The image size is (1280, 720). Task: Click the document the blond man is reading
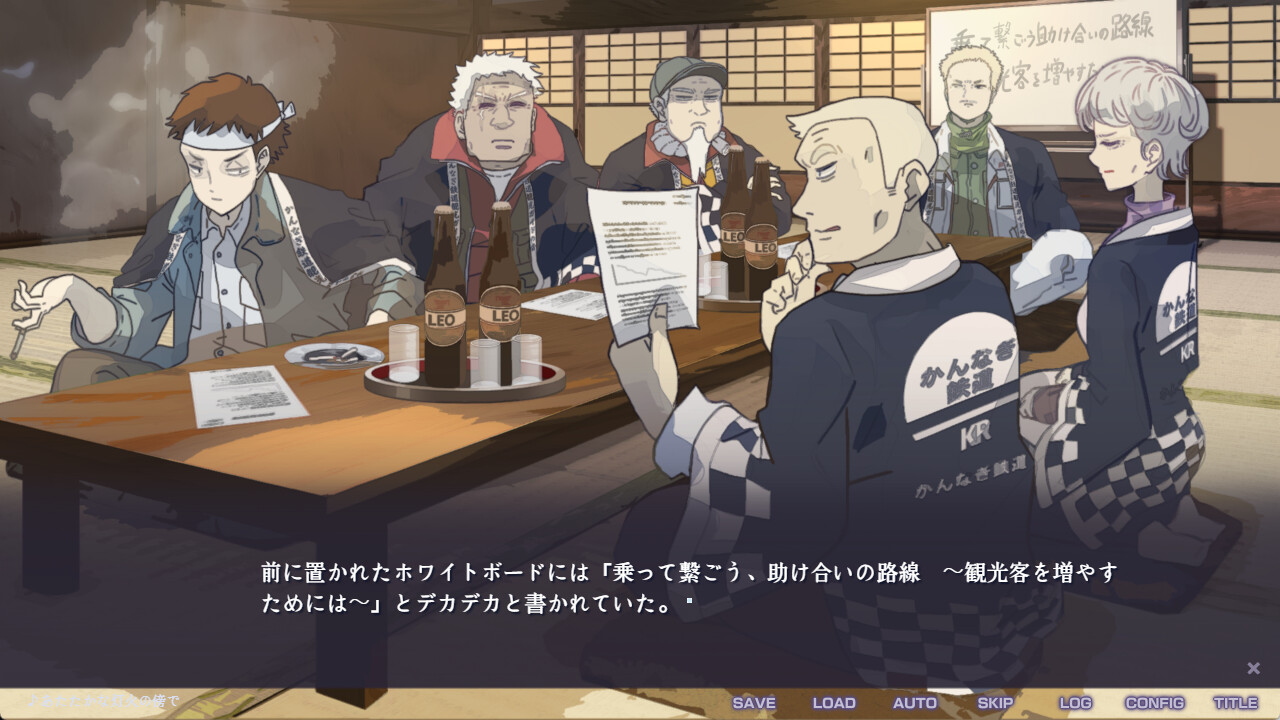pyautogui.click(x=645, y=255)
